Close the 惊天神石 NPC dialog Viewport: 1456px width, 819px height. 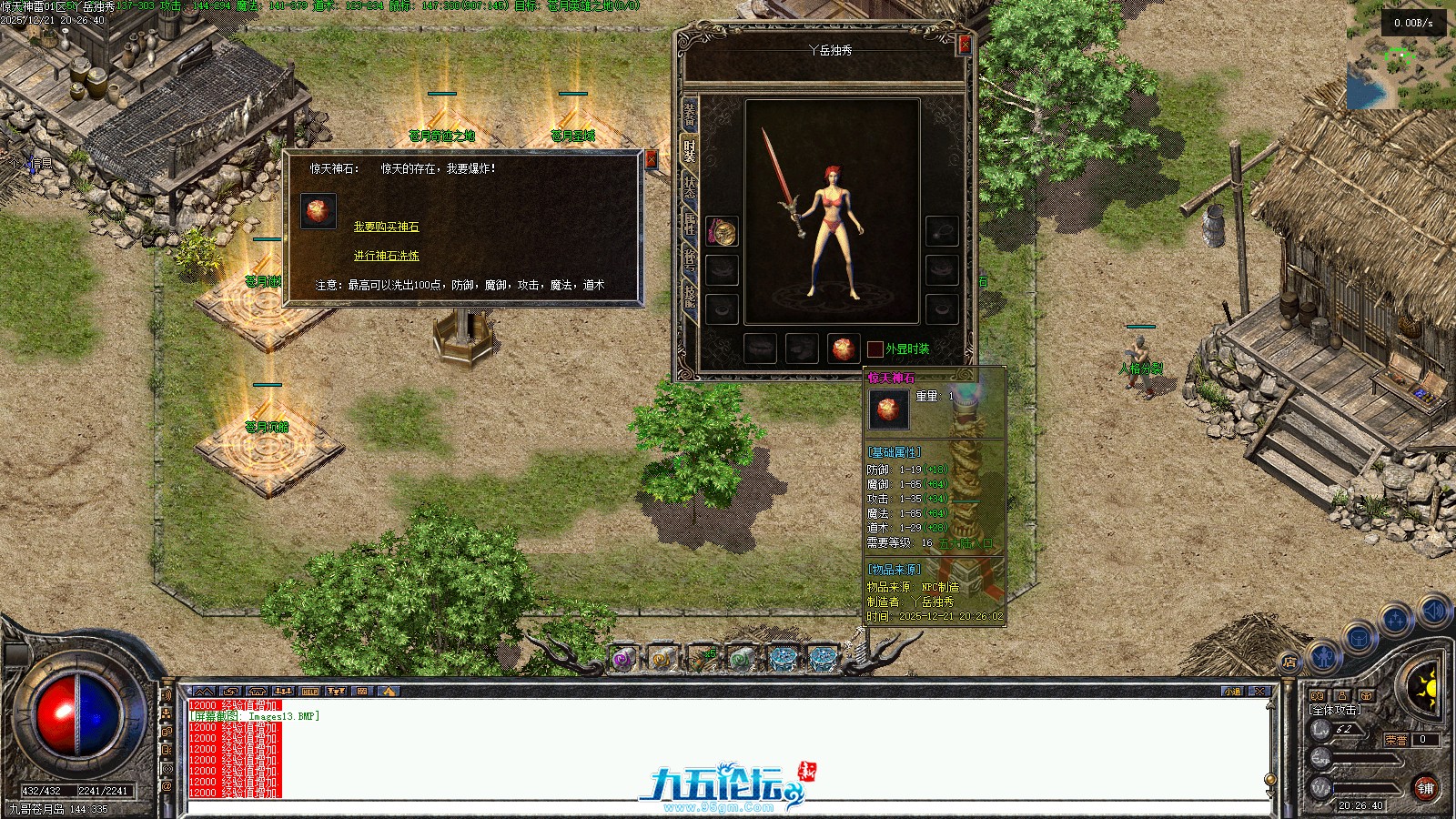point(651,159)
